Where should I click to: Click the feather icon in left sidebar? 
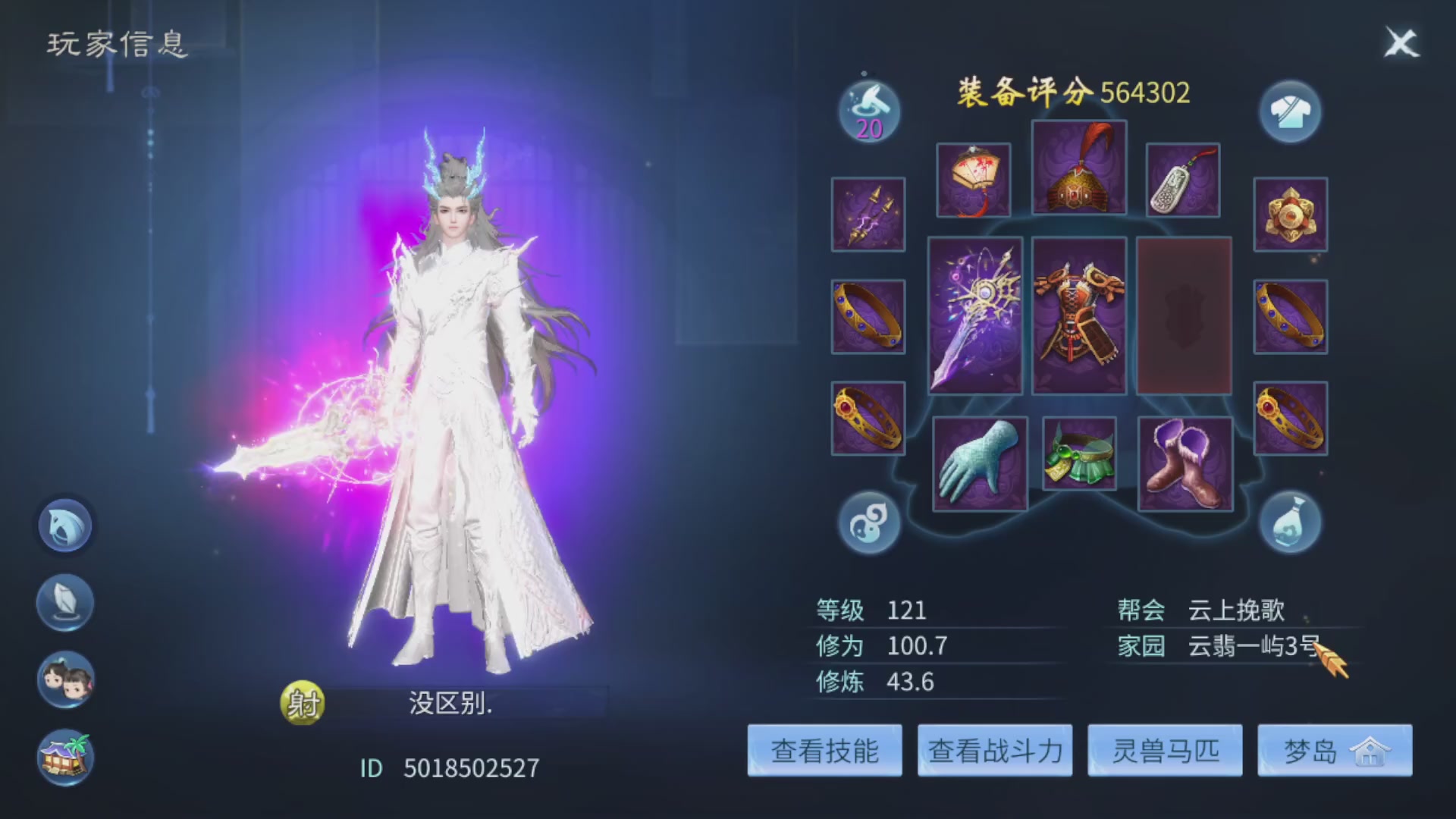64,603
